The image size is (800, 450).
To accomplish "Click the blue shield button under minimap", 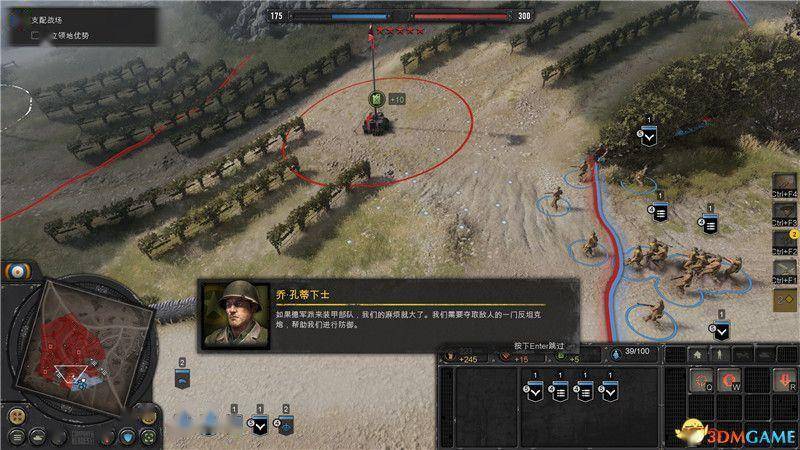I will tap(128, 437).
